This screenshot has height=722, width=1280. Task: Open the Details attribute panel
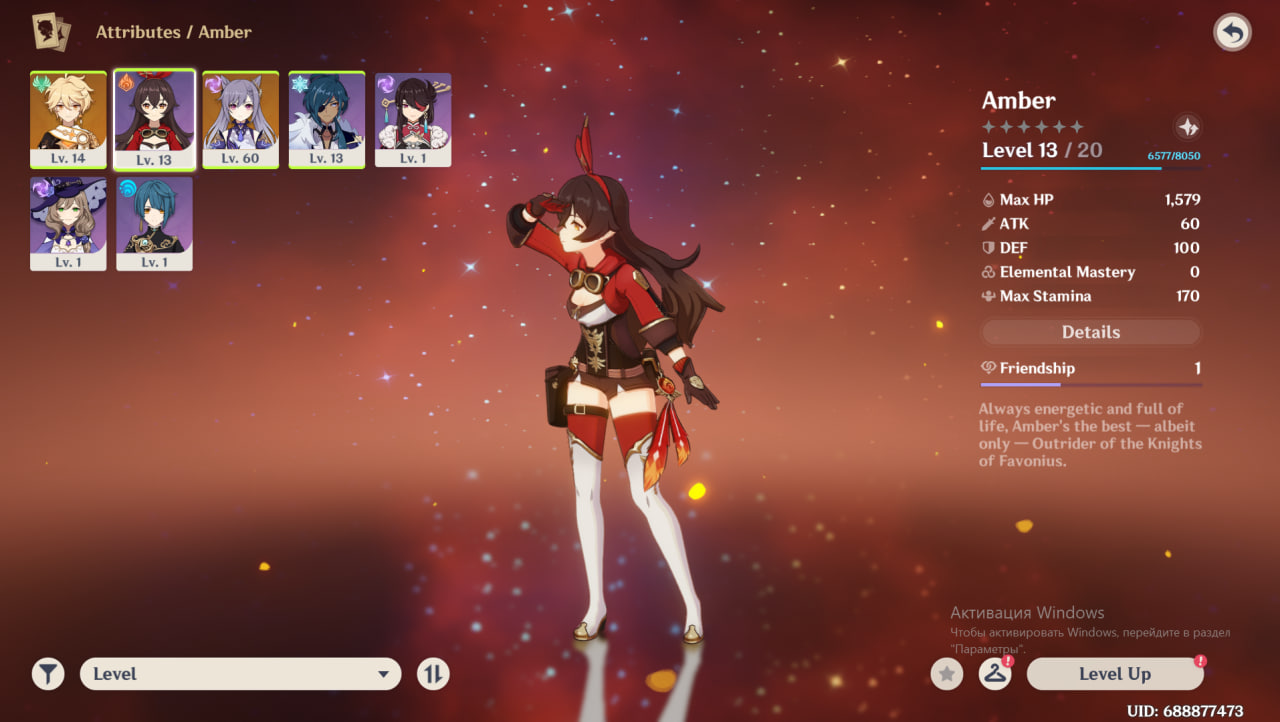[x=1090, y=332]
